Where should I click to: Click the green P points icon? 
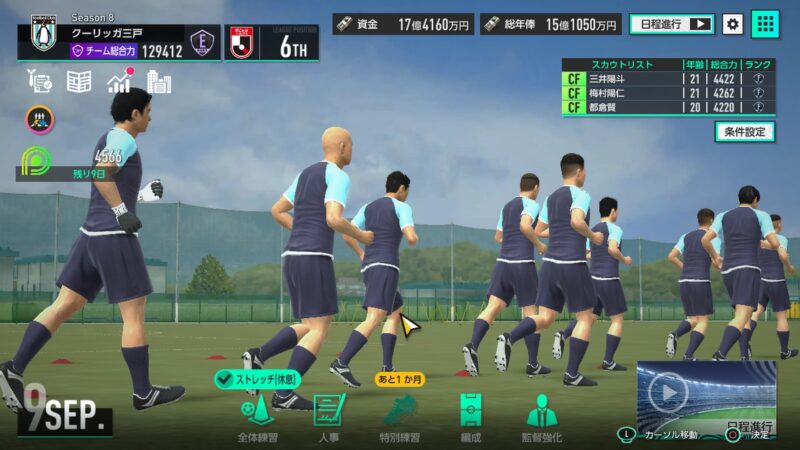[36, 161]
